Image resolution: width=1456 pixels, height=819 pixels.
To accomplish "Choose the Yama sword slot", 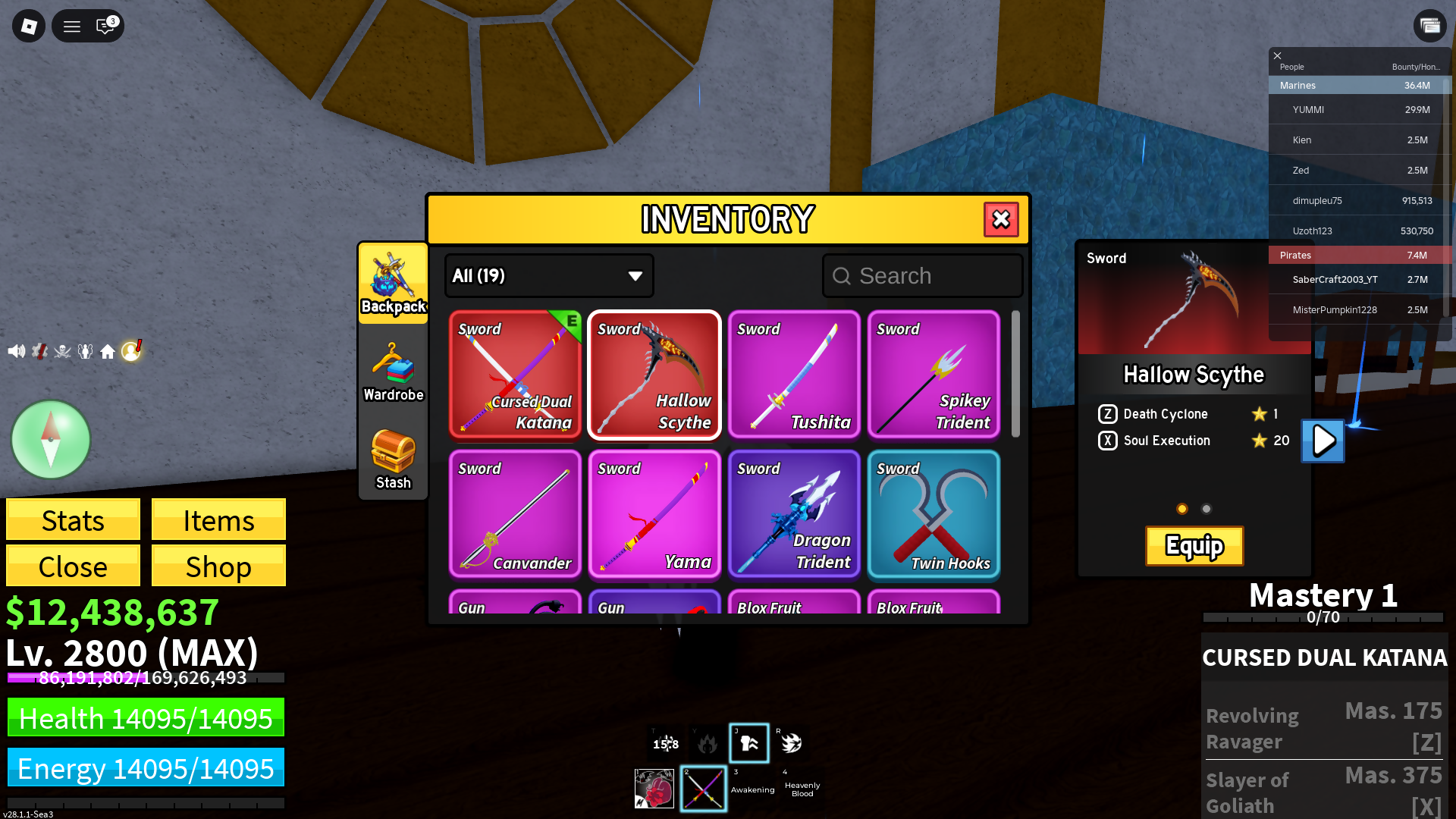I will (x=654, y=513).
